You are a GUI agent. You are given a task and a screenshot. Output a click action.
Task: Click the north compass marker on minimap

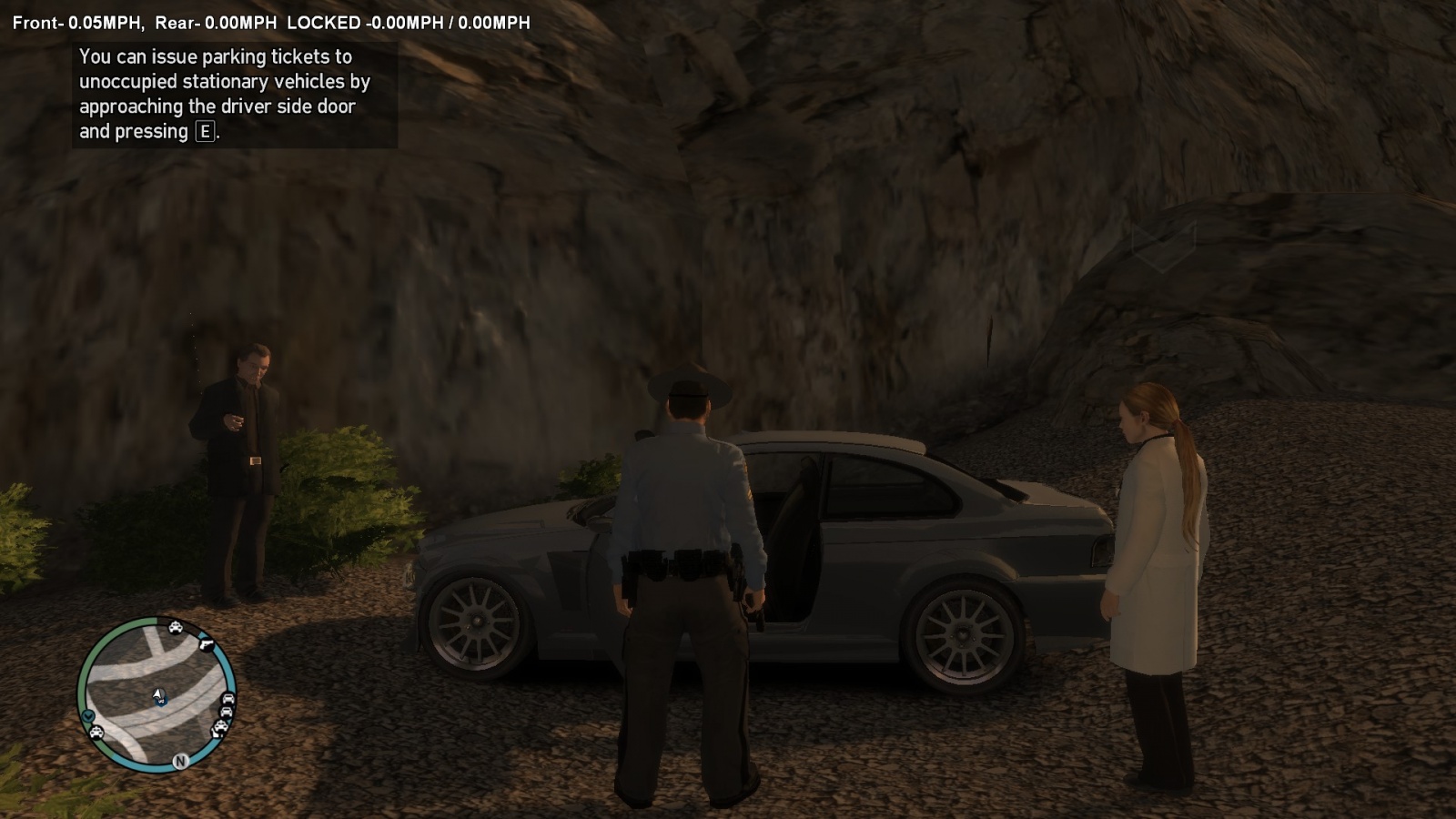(180, 762)
